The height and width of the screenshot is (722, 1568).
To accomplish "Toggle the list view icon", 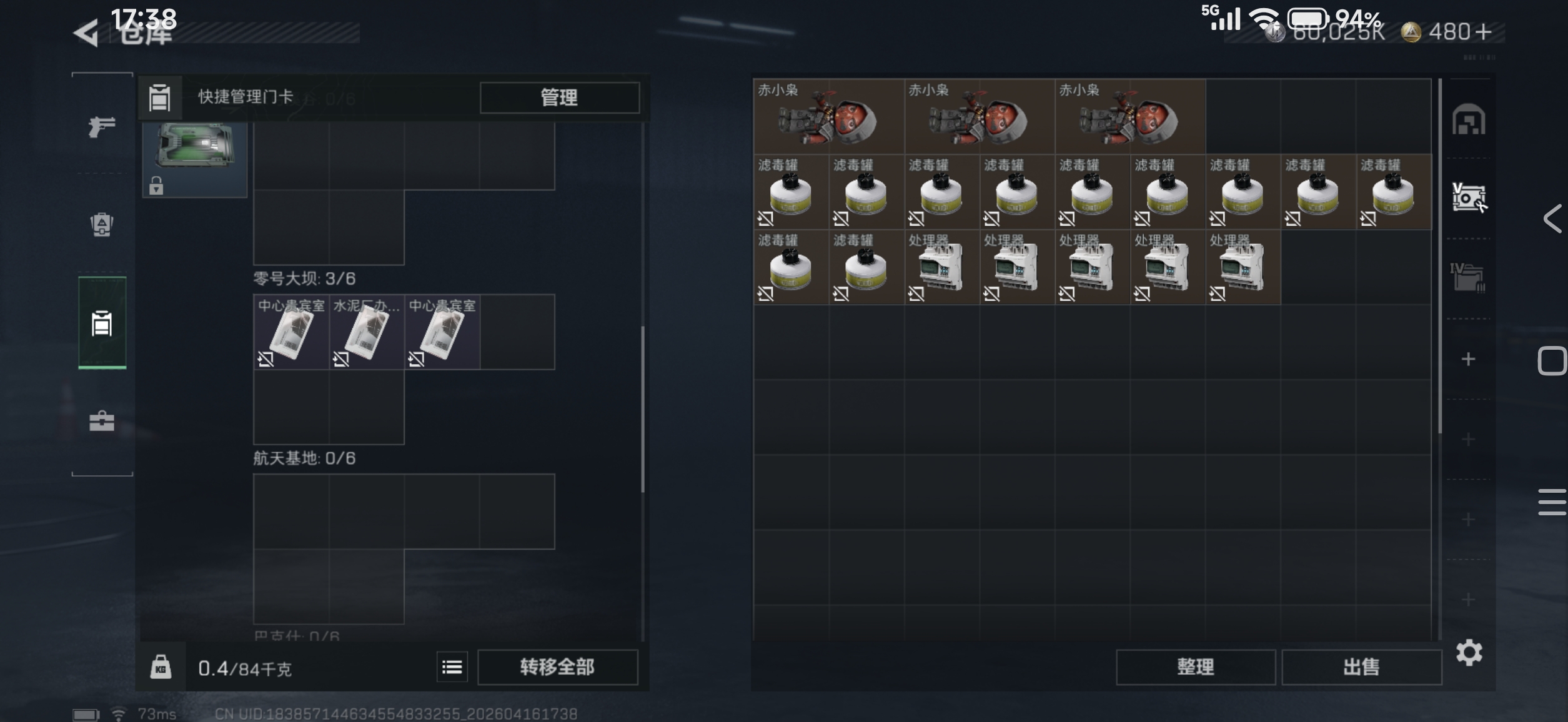I will [452, 667].
